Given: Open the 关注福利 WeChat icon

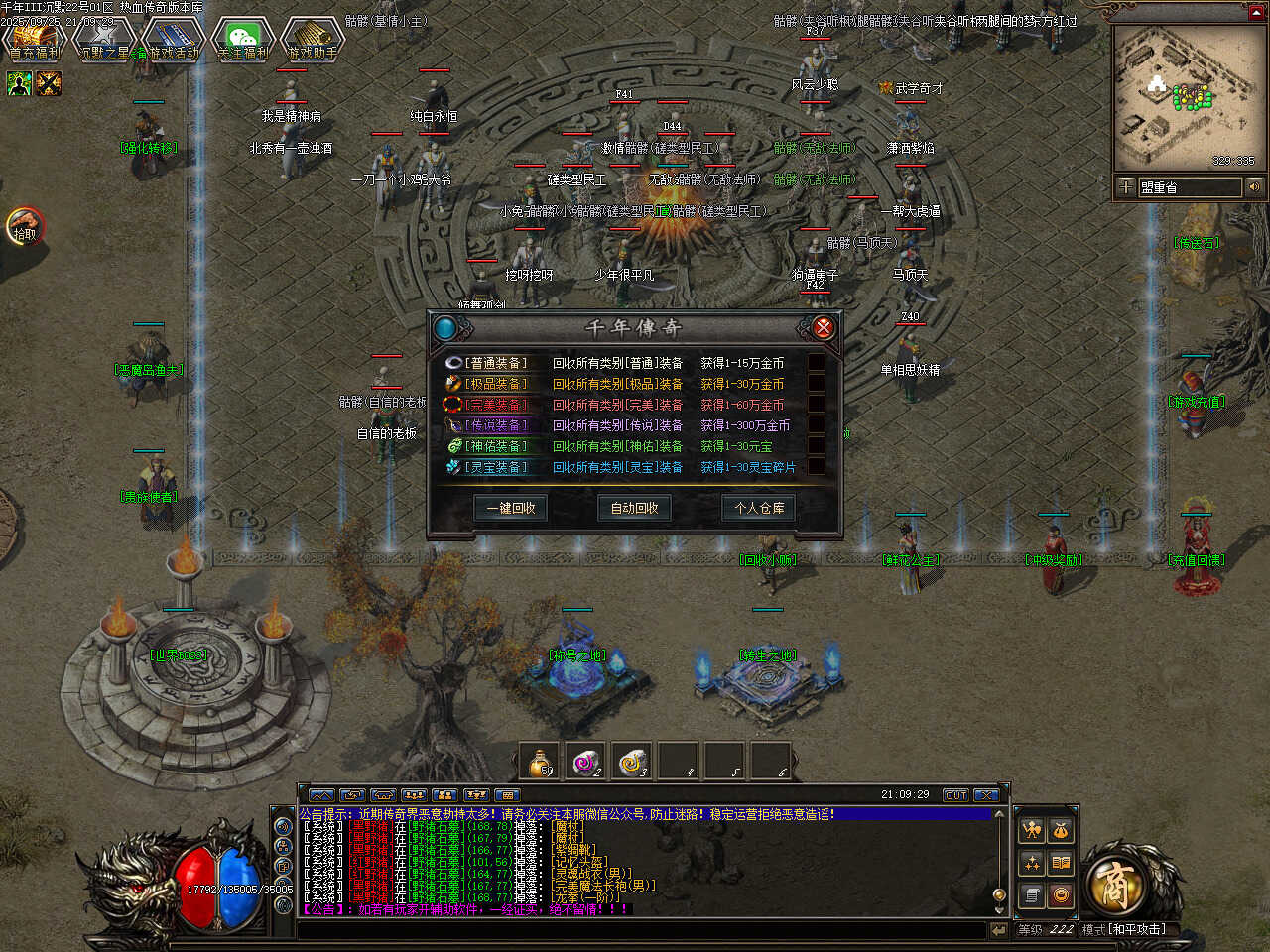Looking at the screenshot, I should pyautogui.click(x=243, y=40).
